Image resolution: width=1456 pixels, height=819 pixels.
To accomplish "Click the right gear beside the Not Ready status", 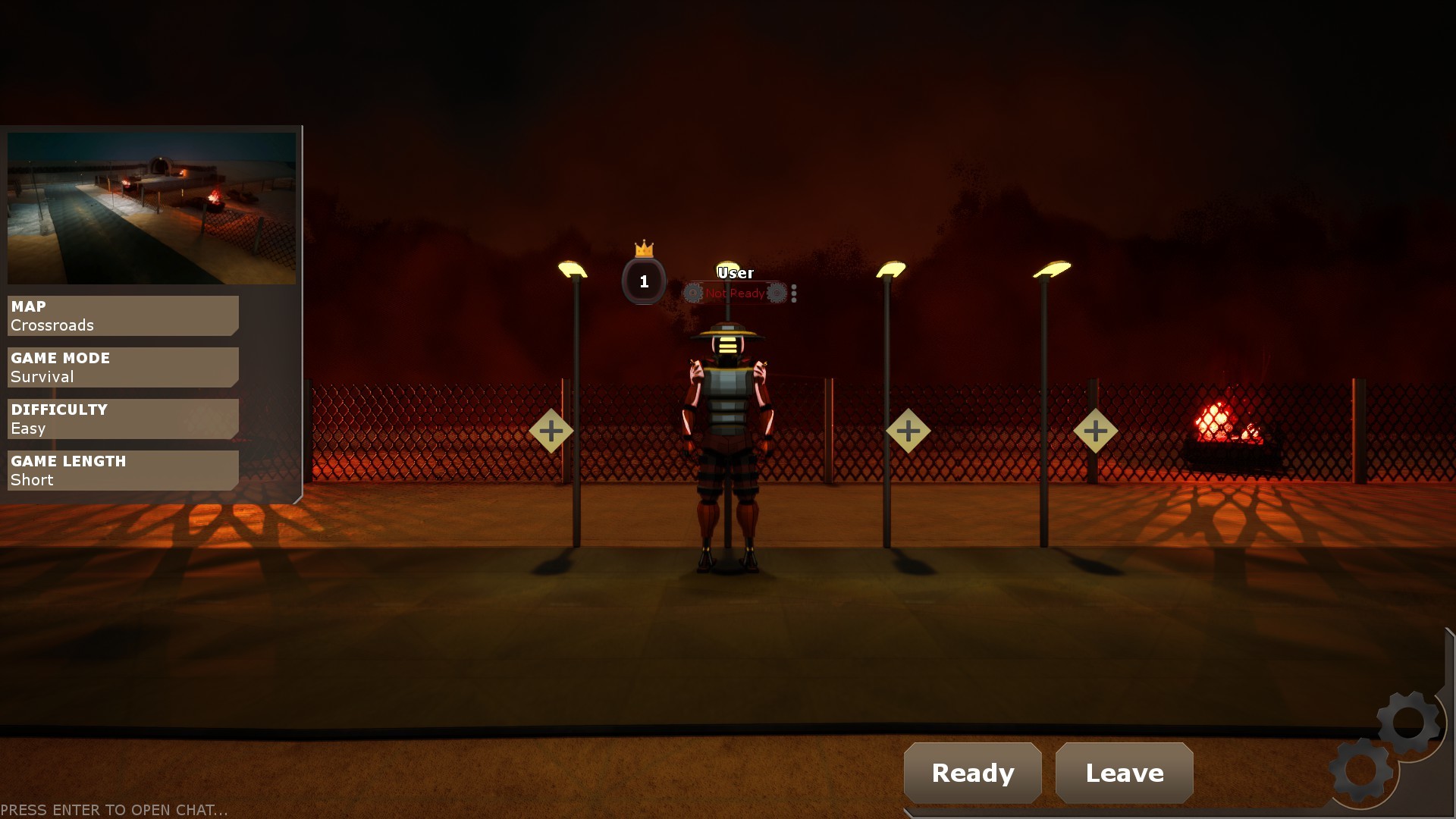I will [x=777, y=293].
